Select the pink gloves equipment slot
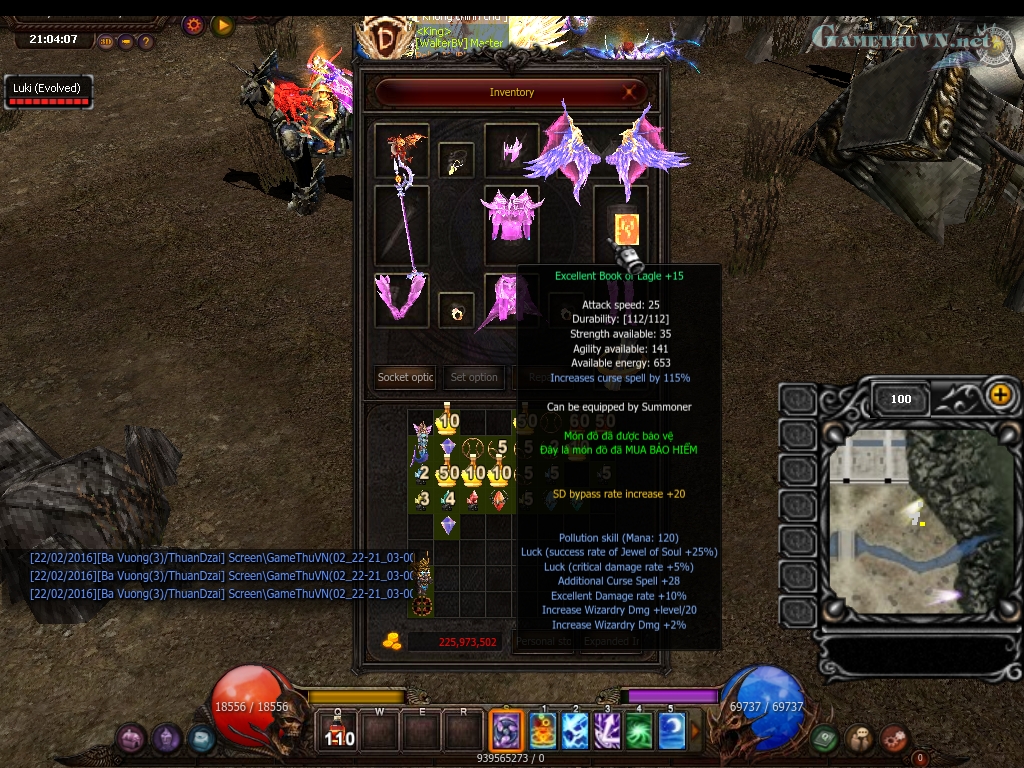 click(401, 299)
